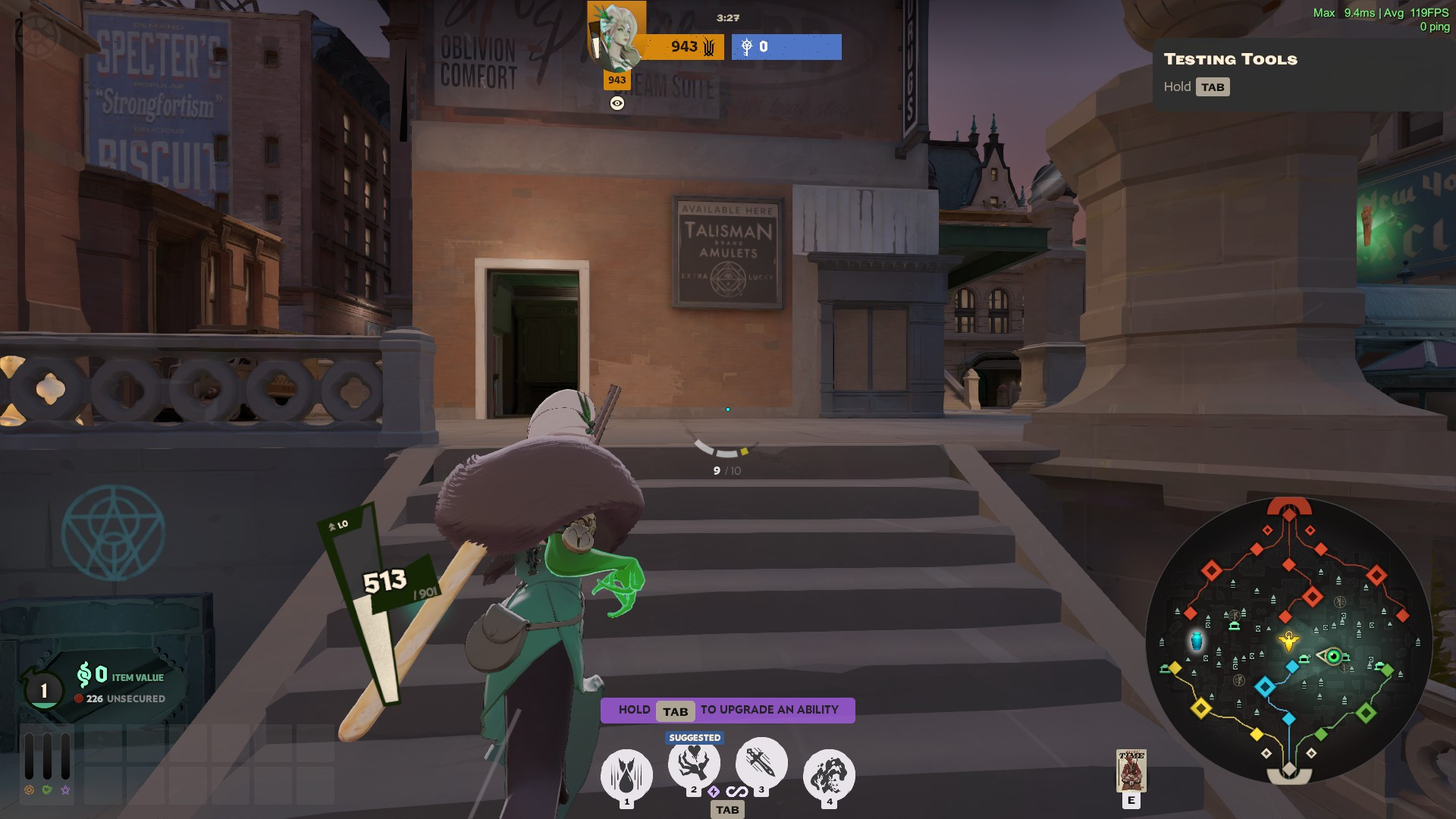The width and height of the screenshot is (1456, 819).
Task: Click the purple upgrade-an-ability banner
Action: tap(727, 710)
